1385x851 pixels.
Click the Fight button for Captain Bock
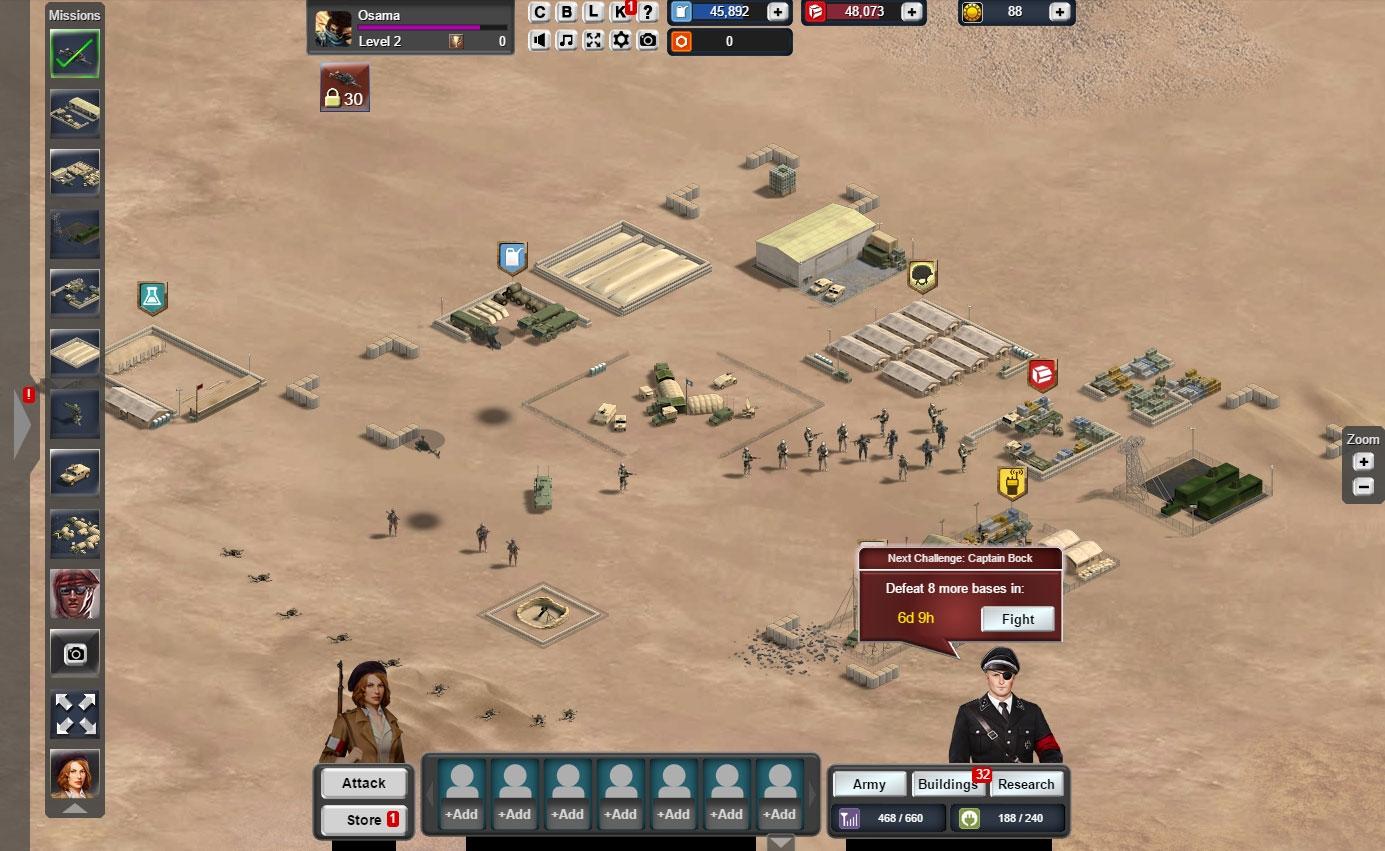click(x=1017, y=619)
